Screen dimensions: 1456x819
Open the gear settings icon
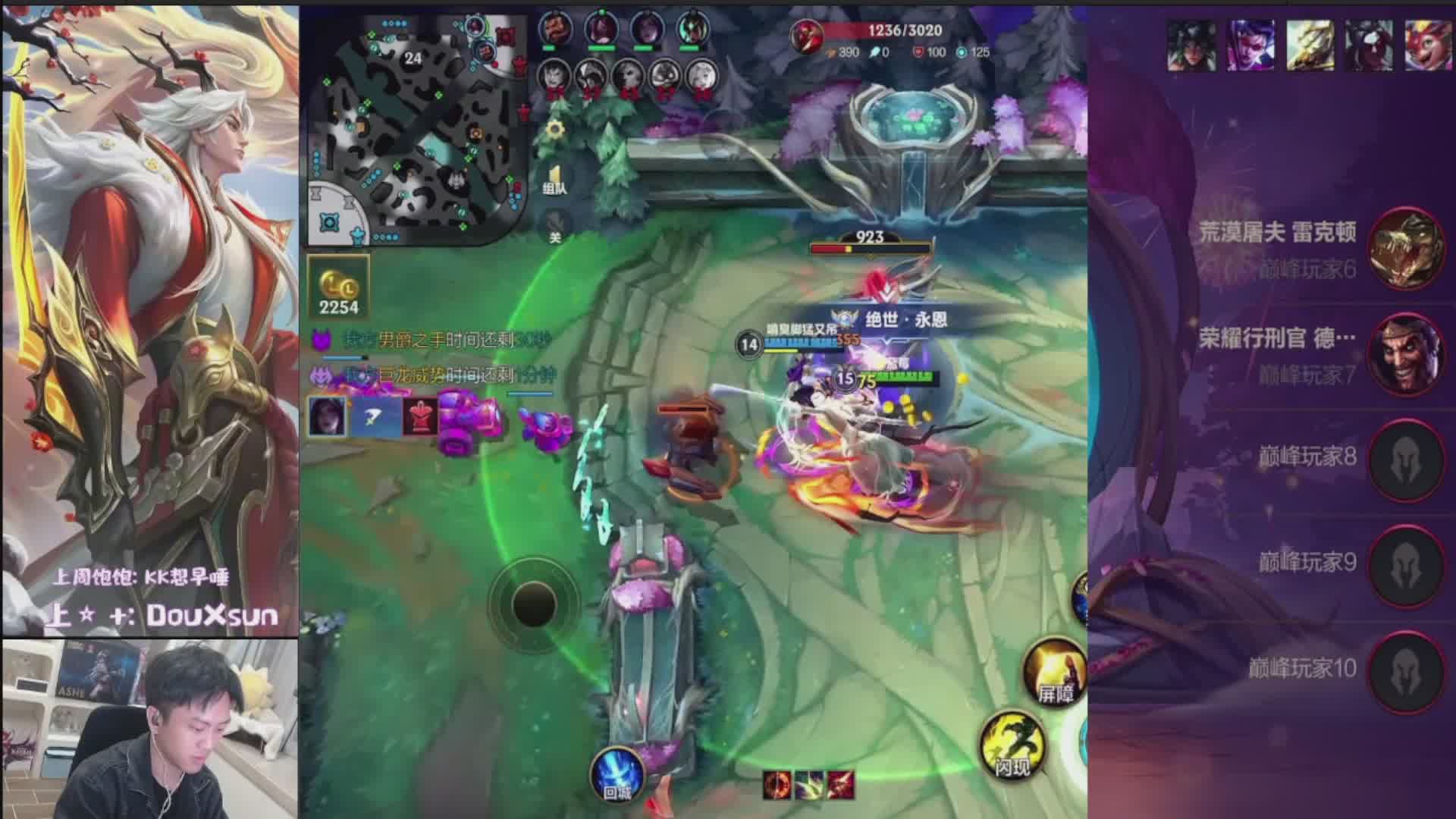pyautogui.click(x=555, y=130)
